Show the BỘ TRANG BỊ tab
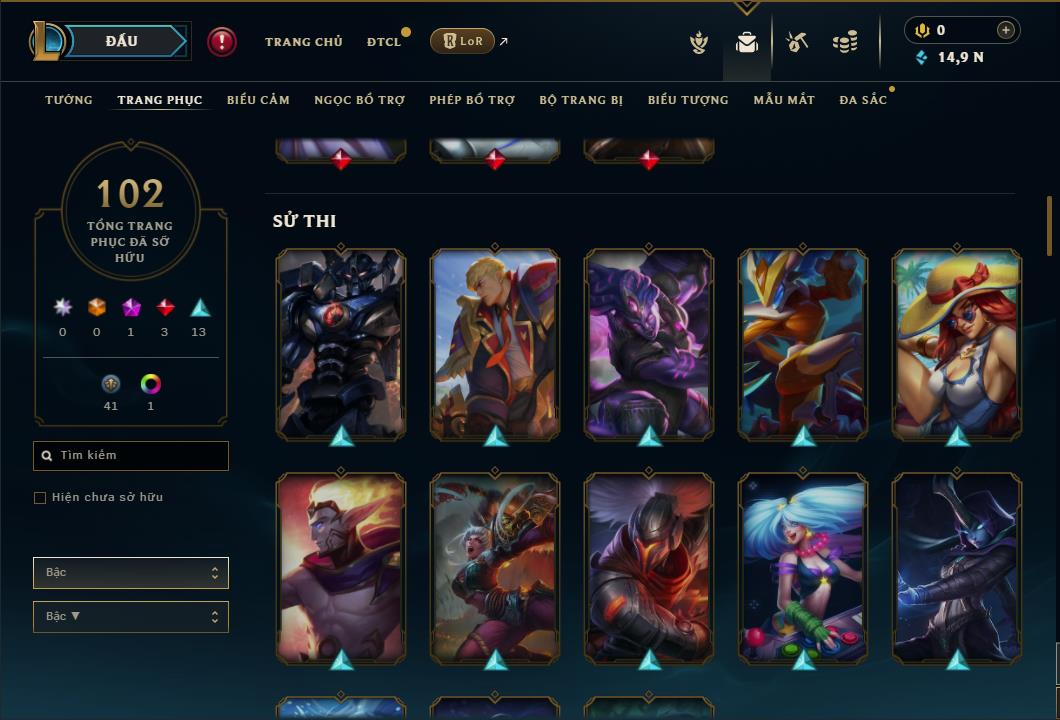 [x=581, y=100]
